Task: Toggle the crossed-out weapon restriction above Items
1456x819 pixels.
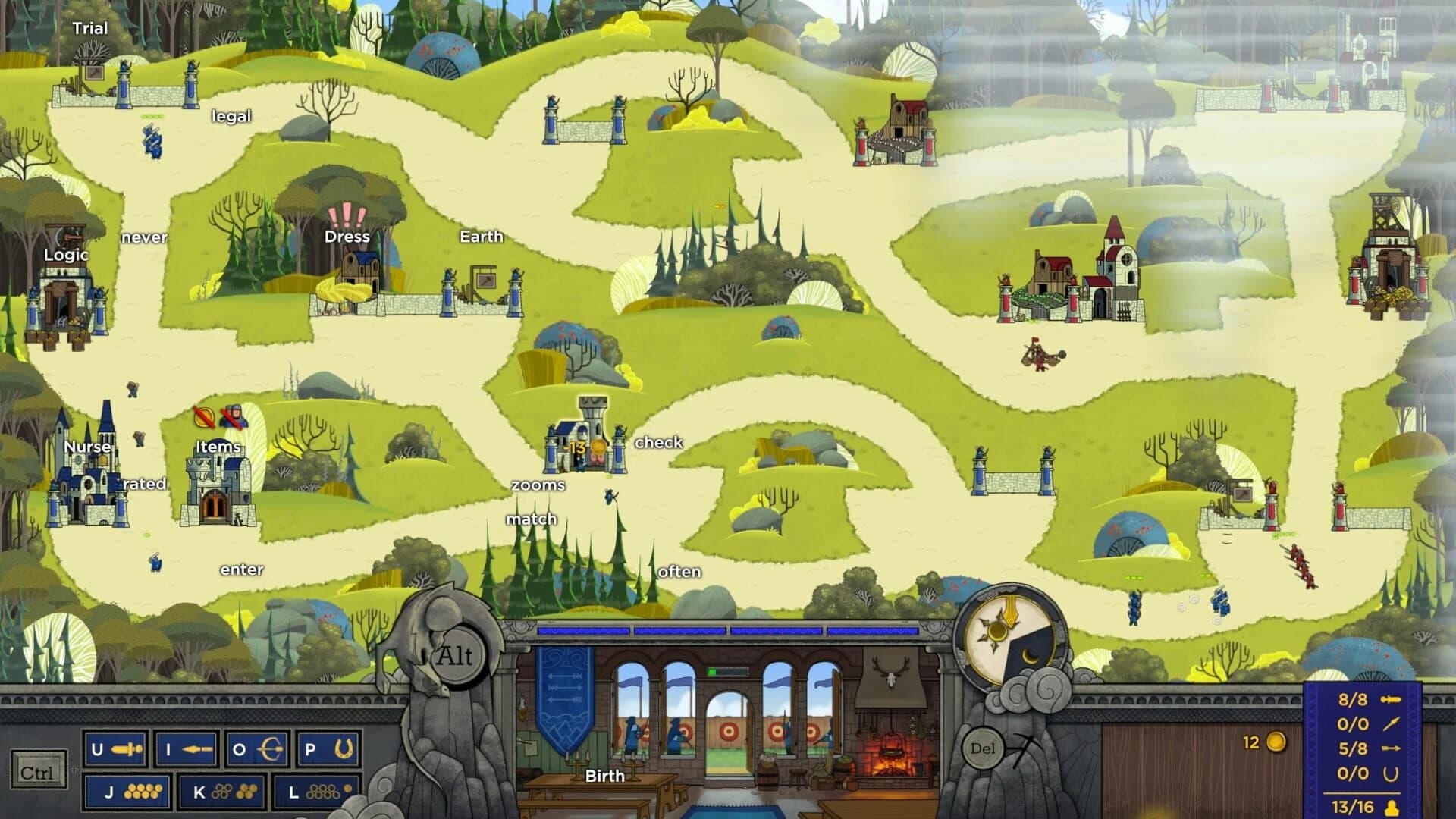Action: [x=202, y=418]
